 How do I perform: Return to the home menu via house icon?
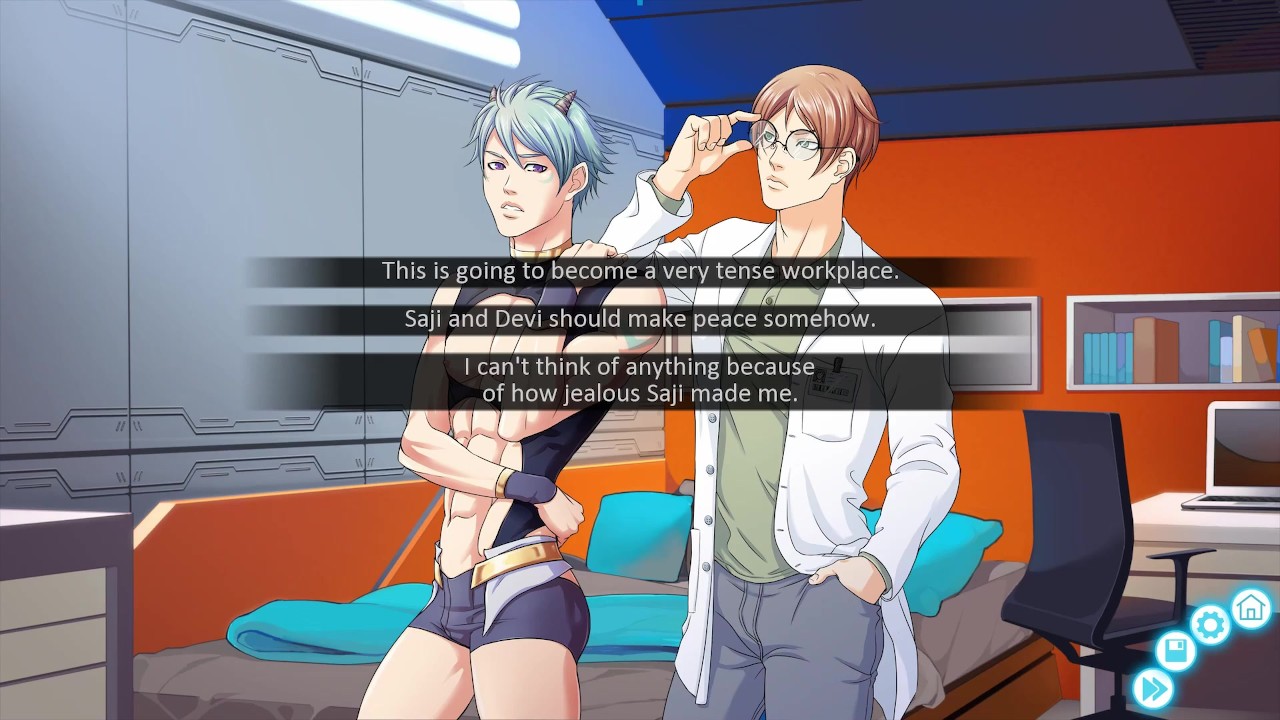(x=1250, y=607)
